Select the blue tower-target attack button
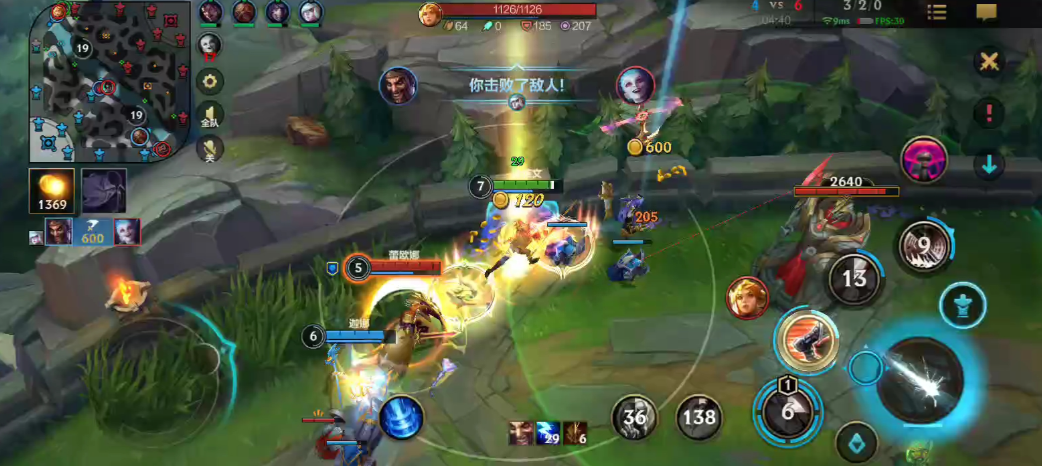1042x466 pixels. [962, 305]
